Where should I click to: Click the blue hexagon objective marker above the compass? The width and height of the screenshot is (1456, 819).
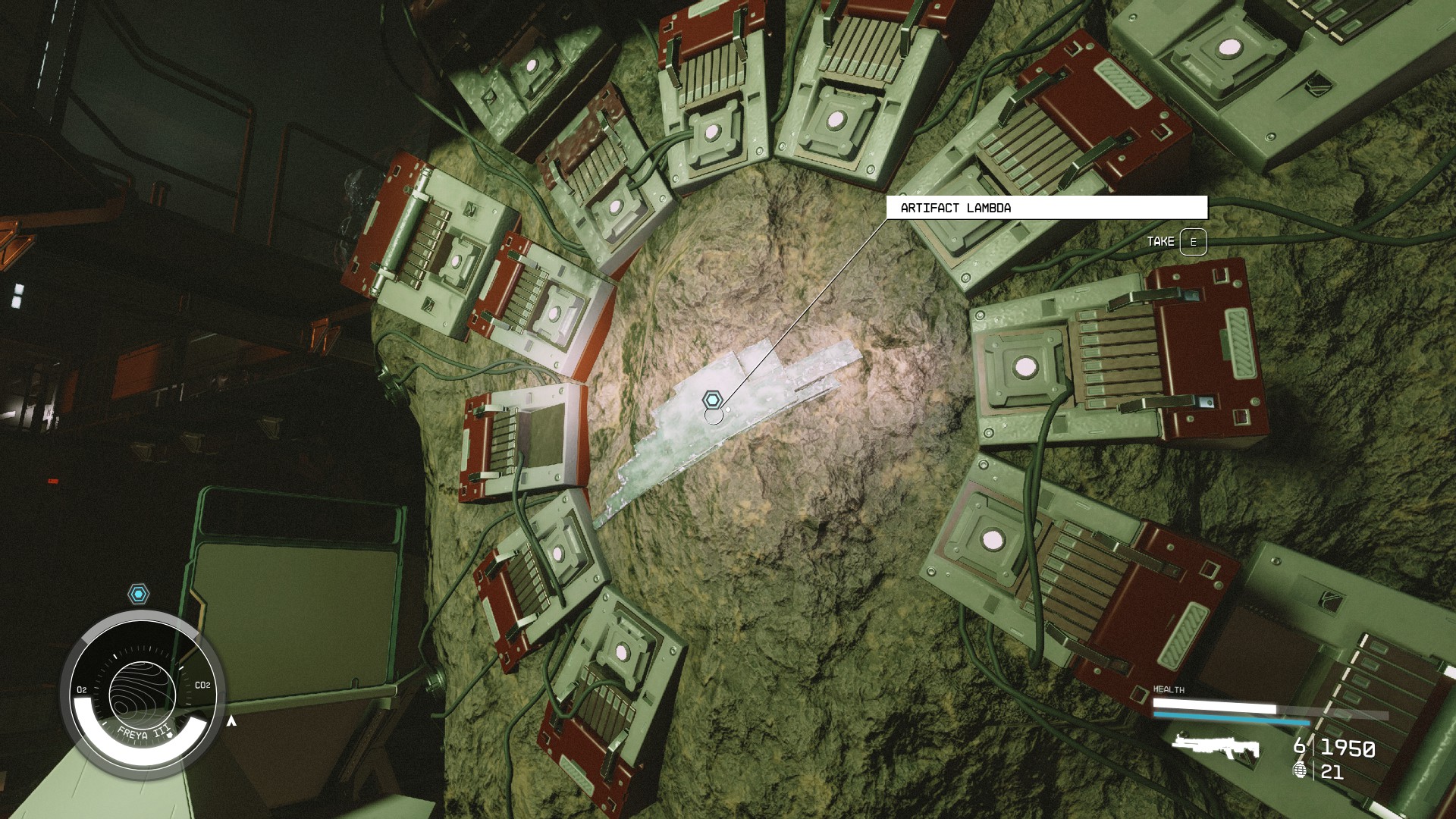coord(138,594)
